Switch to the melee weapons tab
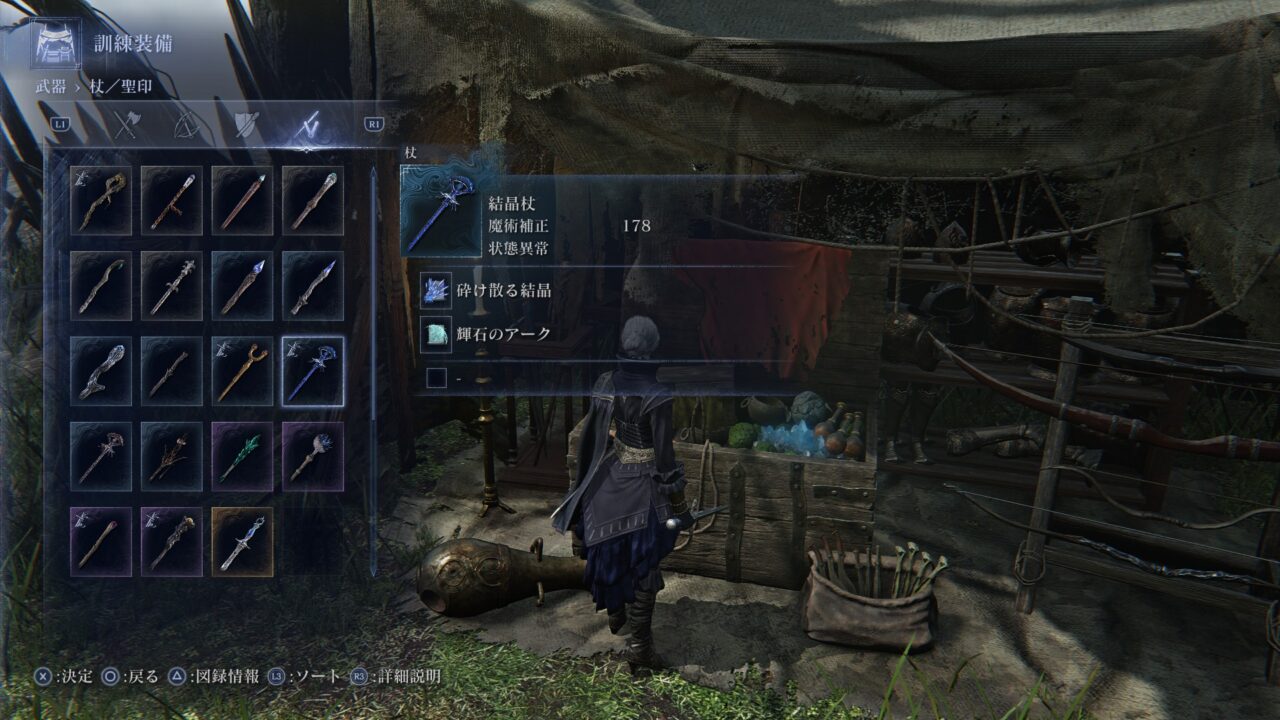 [127, 124]
